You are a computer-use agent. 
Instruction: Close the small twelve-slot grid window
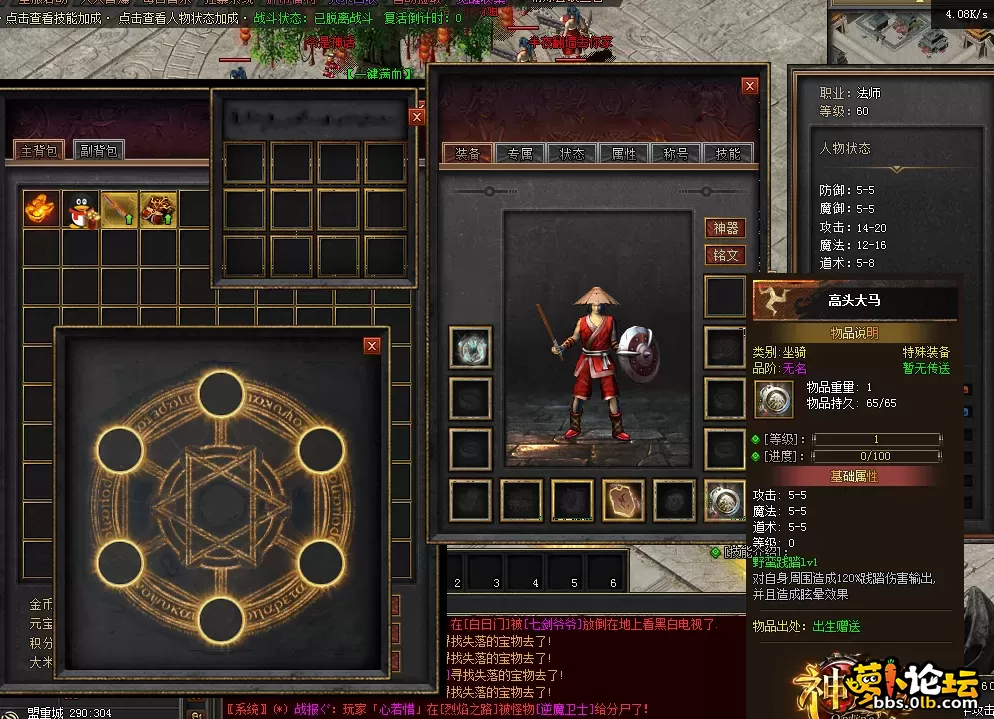pos(417,116)
